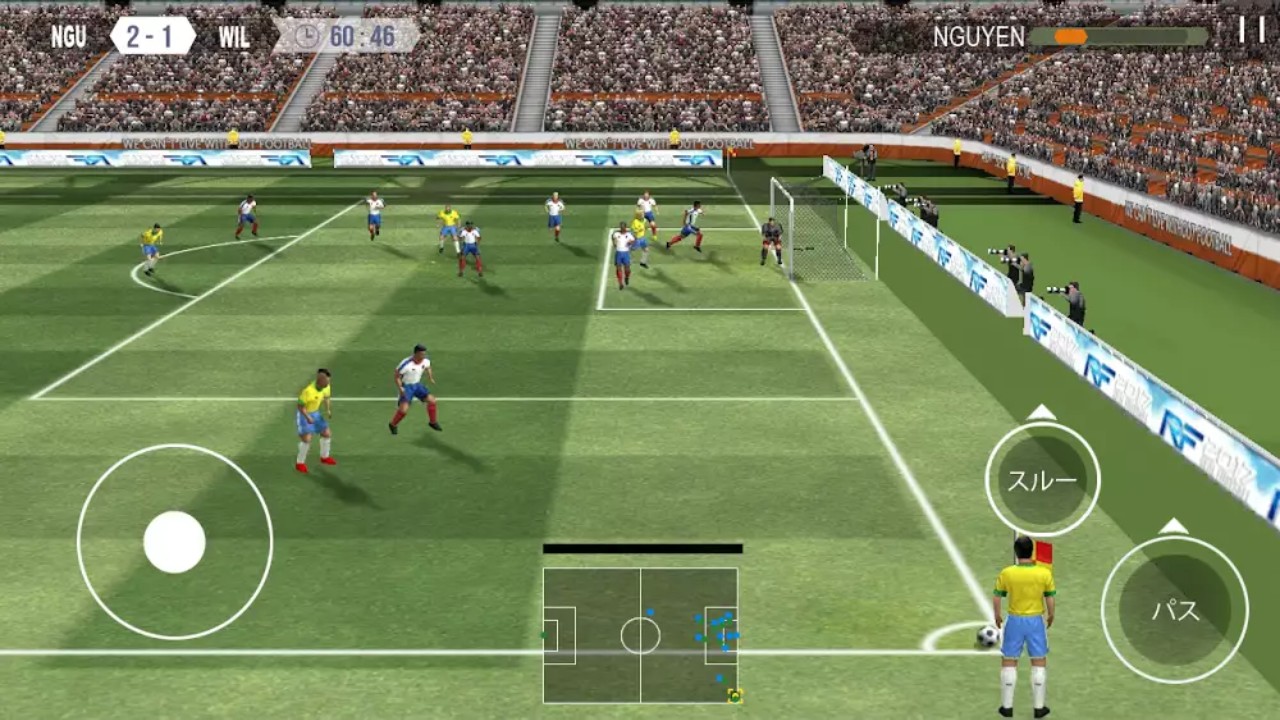1280x720 pixels.
Task: Tap the chevron above the スルー button
Action: 1043,412
